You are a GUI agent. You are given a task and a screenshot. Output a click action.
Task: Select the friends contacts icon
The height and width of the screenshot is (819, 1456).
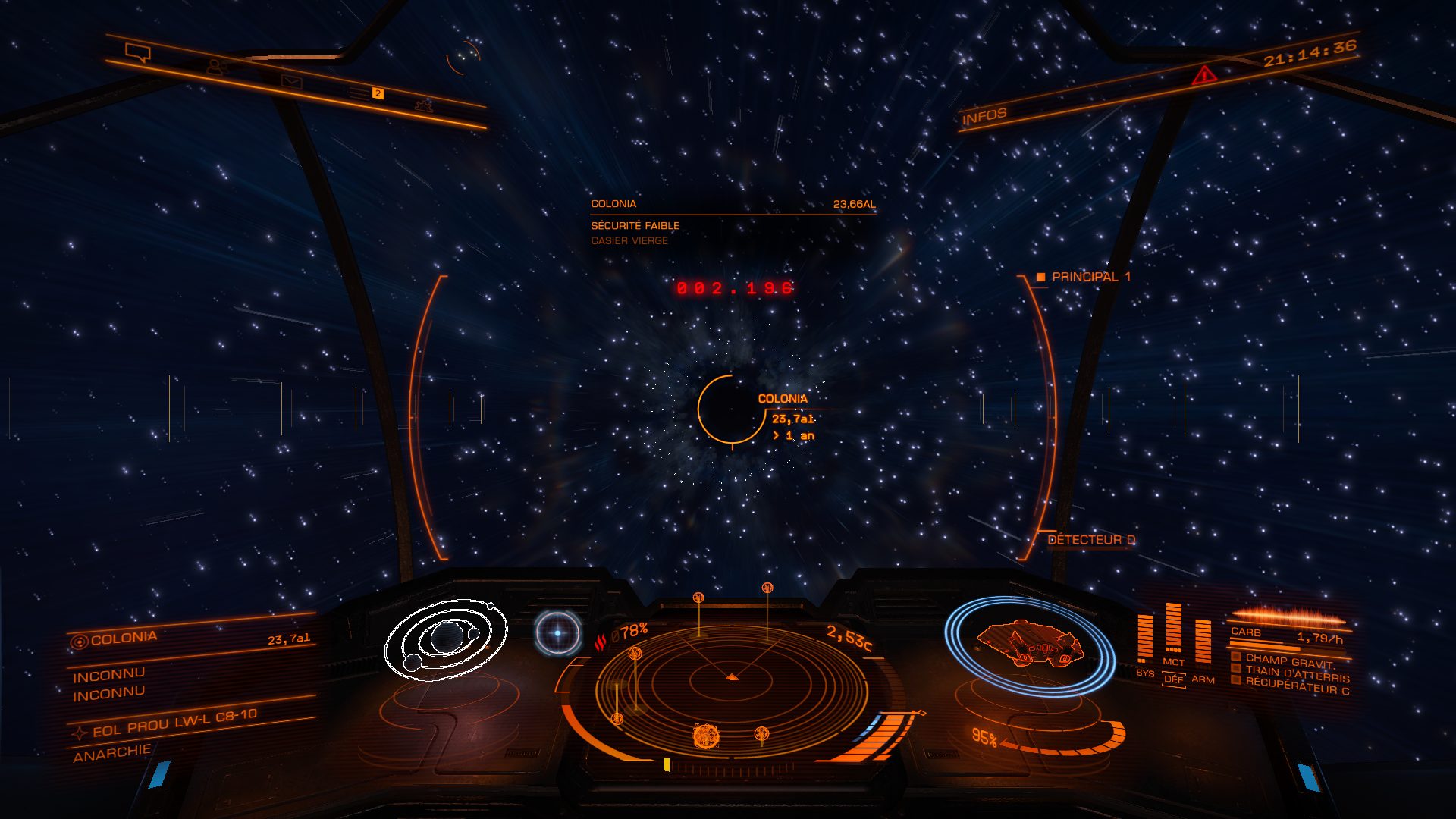click(217, 67)
